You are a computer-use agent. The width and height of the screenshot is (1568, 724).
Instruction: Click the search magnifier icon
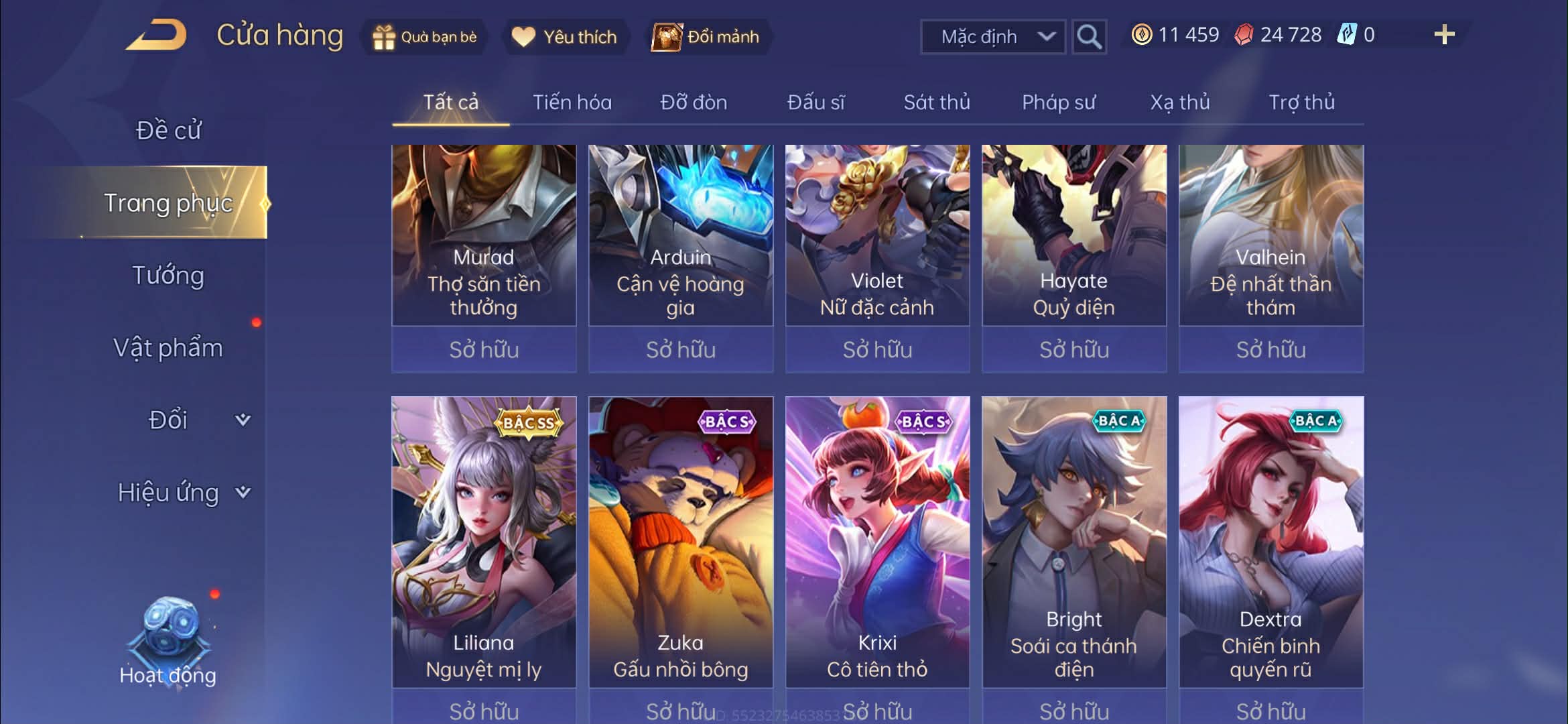click(x=1089, y=36)
